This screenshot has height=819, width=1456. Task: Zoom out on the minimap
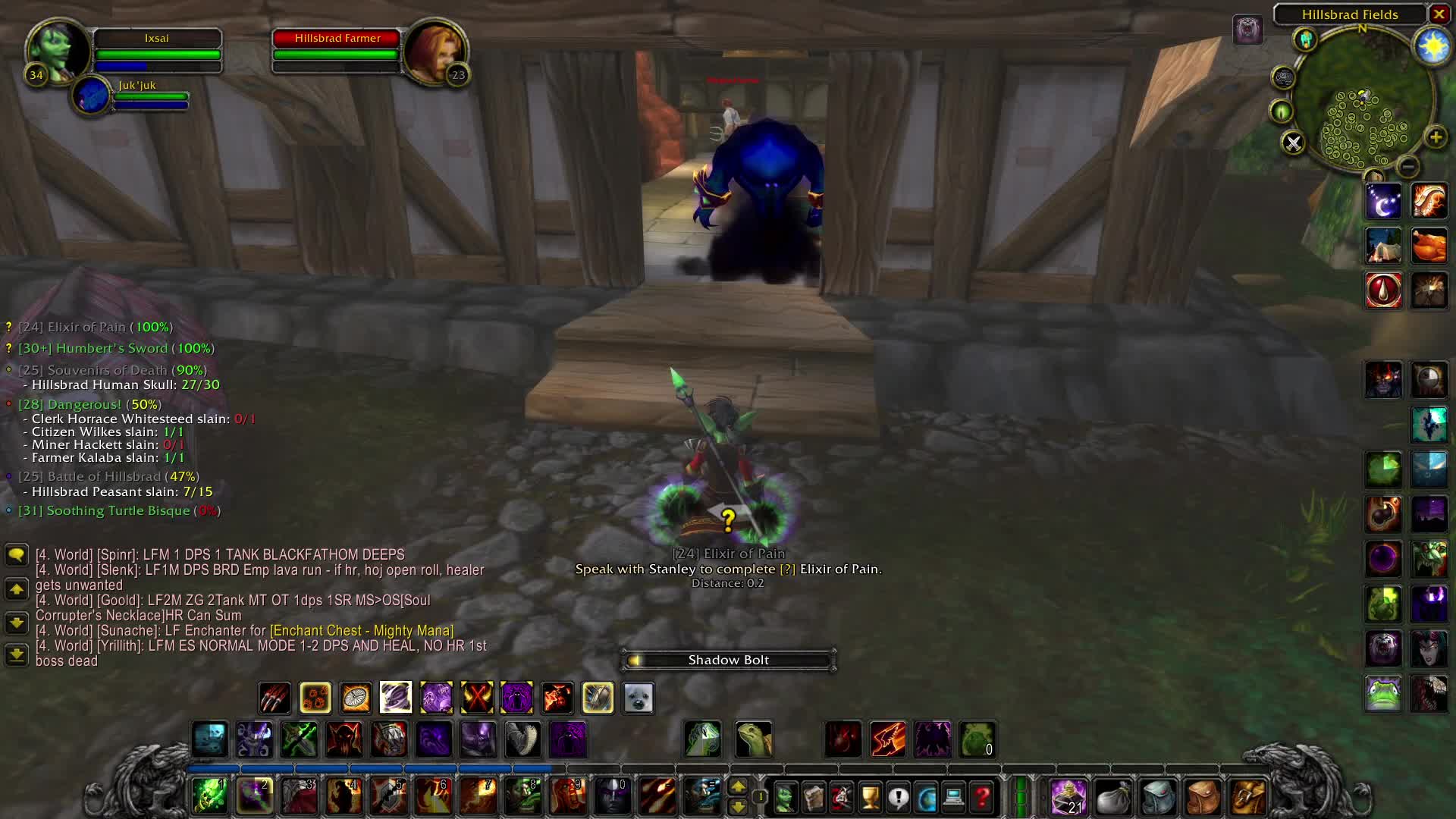[1407, 166]
